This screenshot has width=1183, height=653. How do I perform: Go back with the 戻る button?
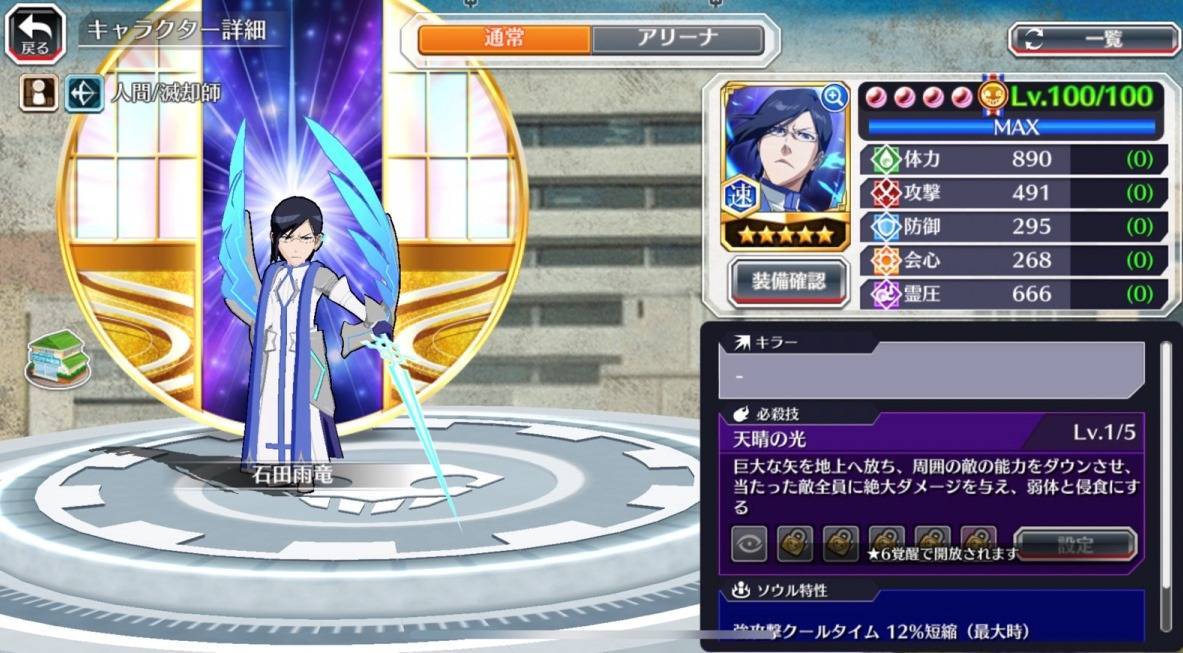[x=35, y=33]
